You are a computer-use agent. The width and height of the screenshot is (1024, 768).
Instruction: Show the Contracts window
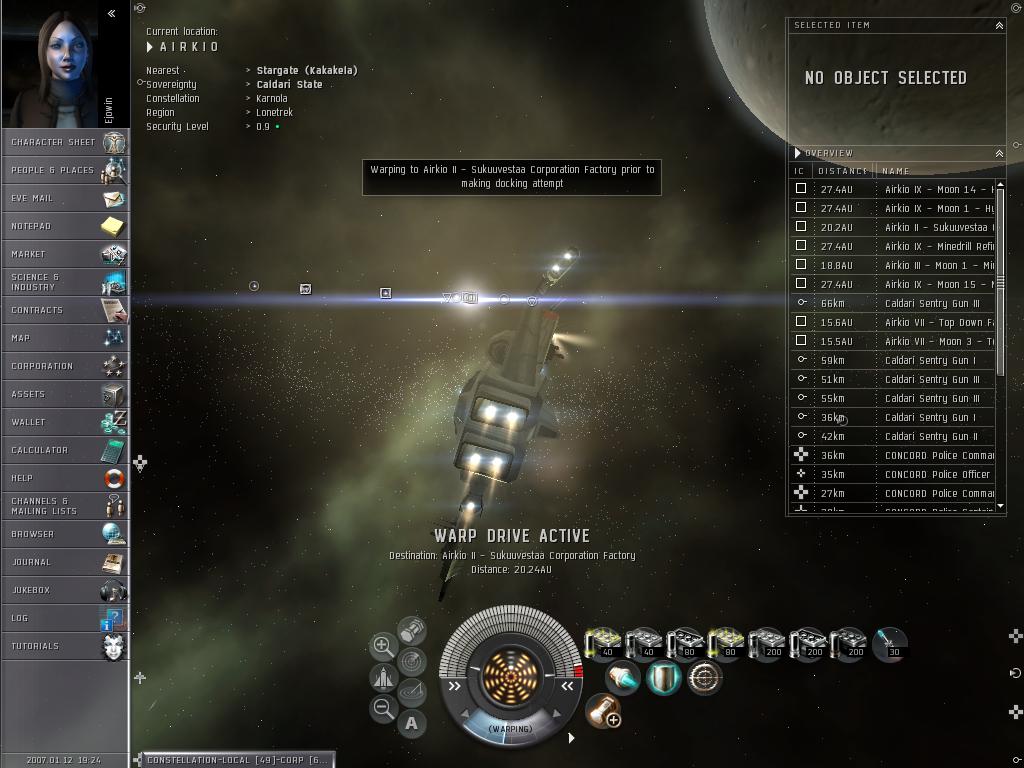pyautogui.click(x=64, y=310)
